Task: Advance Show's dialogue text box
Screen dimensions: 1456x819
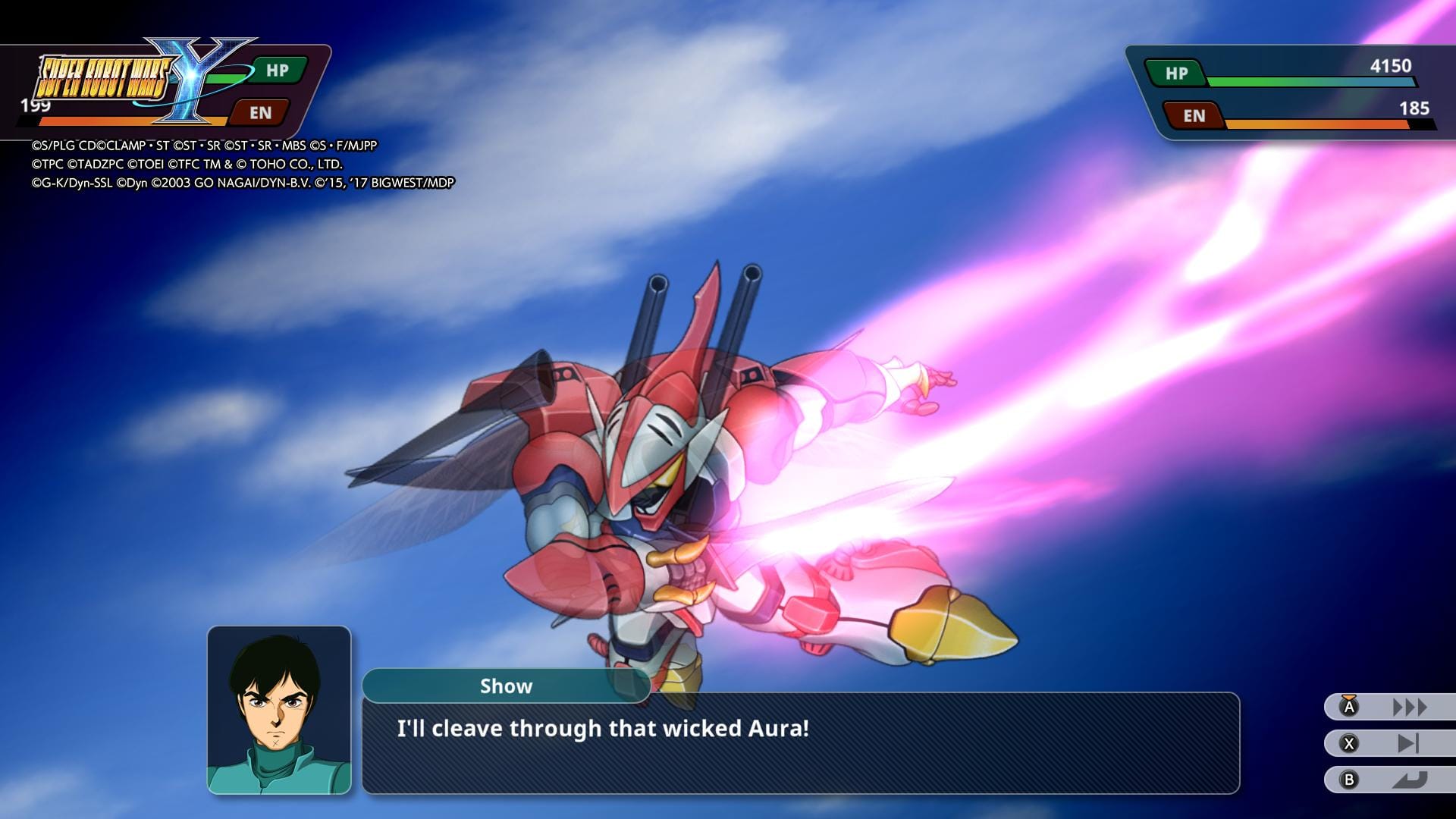Action: point(800,742)
